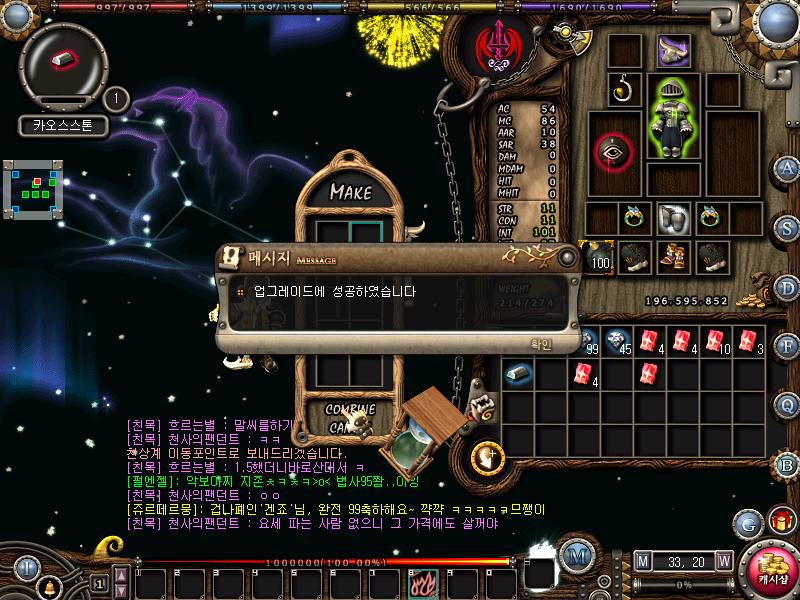Close the message dialog with round corner button
Image resolution: width=800 pixels, height=600 pixels.
[567, 258]
